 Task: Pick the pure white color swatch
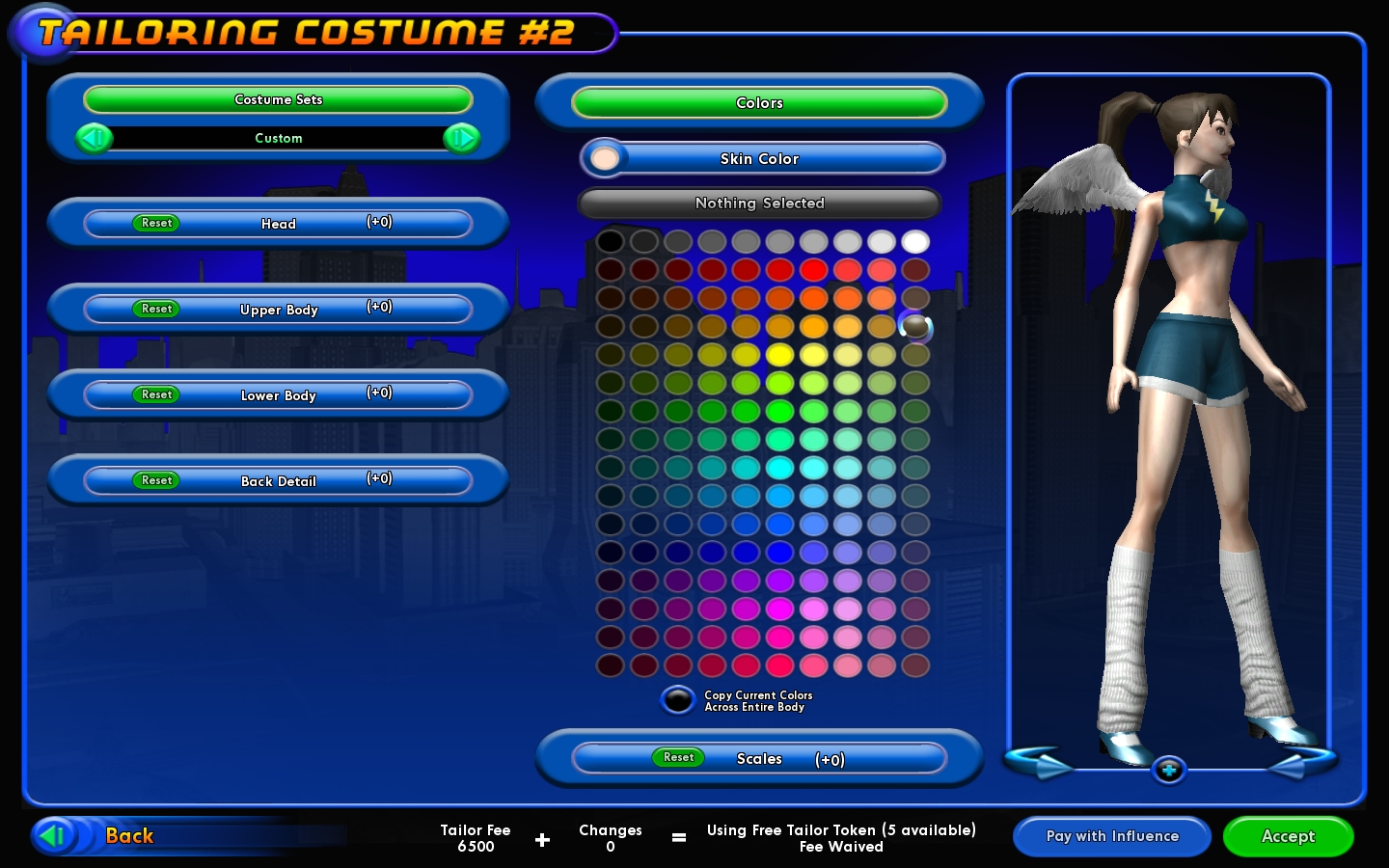click(915, 241)
